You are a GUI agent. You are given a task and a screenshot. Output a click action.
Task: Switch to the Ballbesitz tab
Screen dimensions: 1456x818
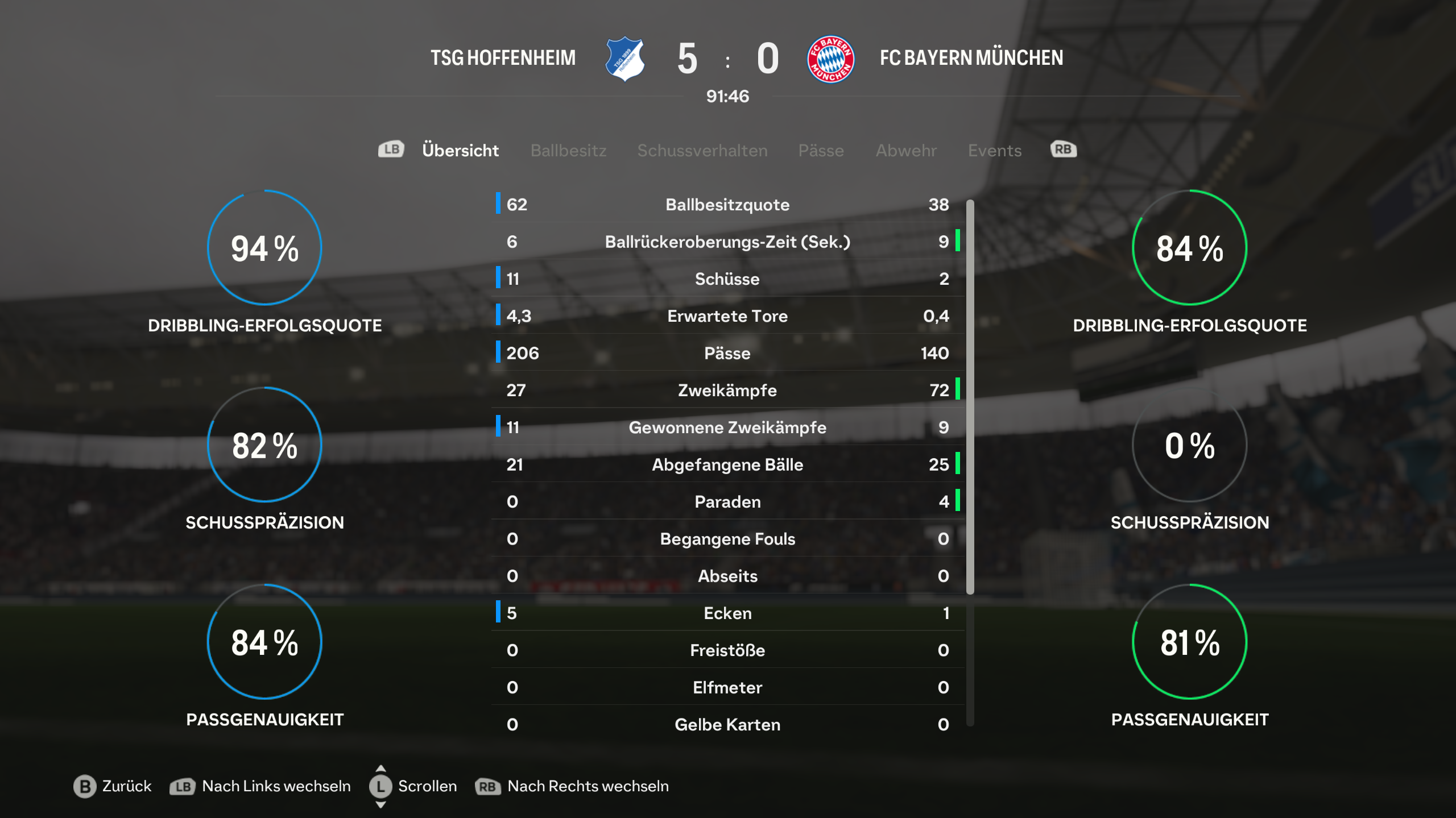coord(568,151)
